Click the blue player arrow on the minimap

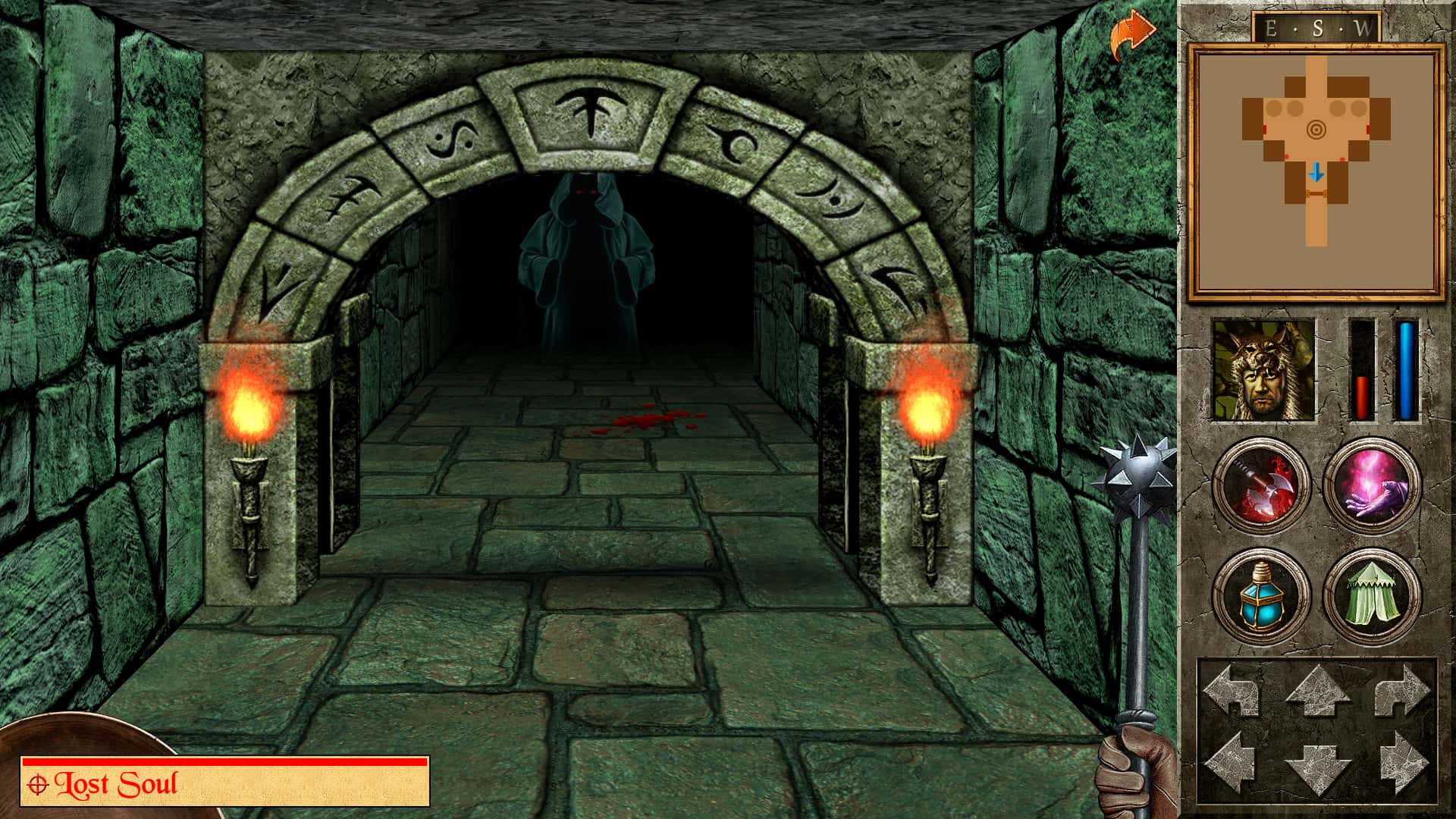click(x=1317, y=173)
